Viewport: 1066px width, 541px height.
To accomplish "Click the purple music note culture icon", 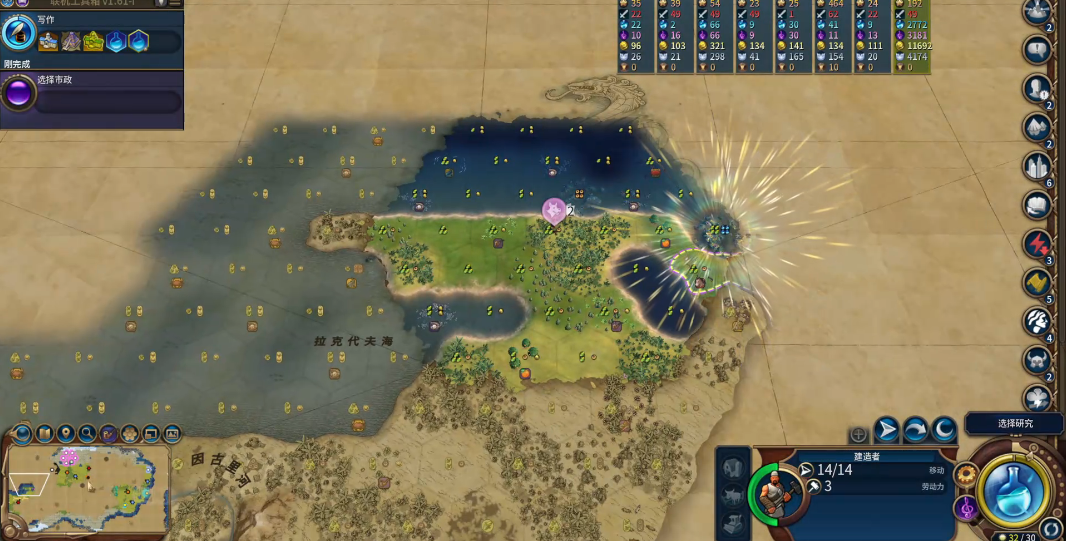I will [966, 508].
